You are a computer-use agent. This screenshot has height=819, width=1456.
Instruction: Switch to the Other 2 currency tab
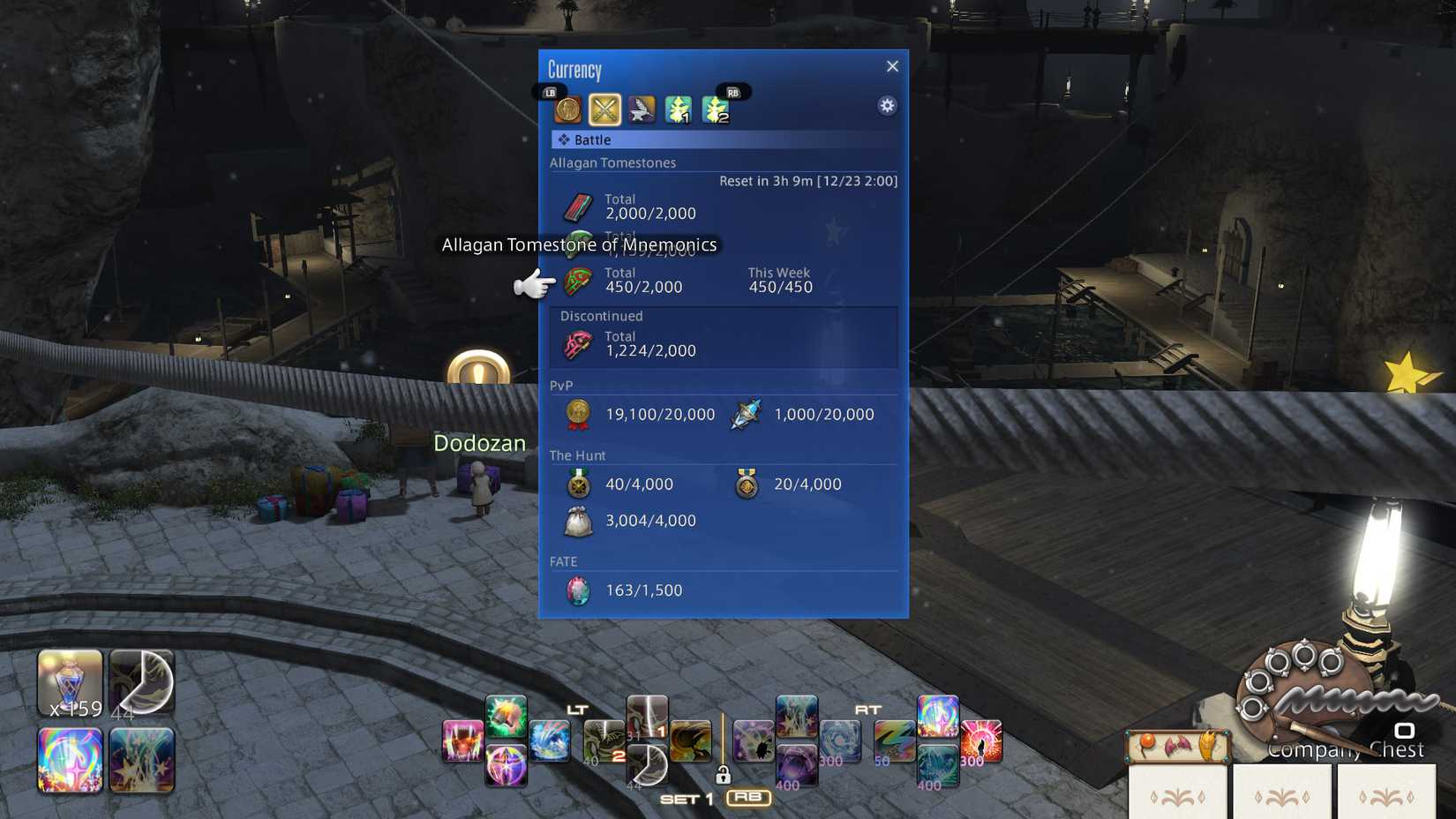(x=715, y=108)
